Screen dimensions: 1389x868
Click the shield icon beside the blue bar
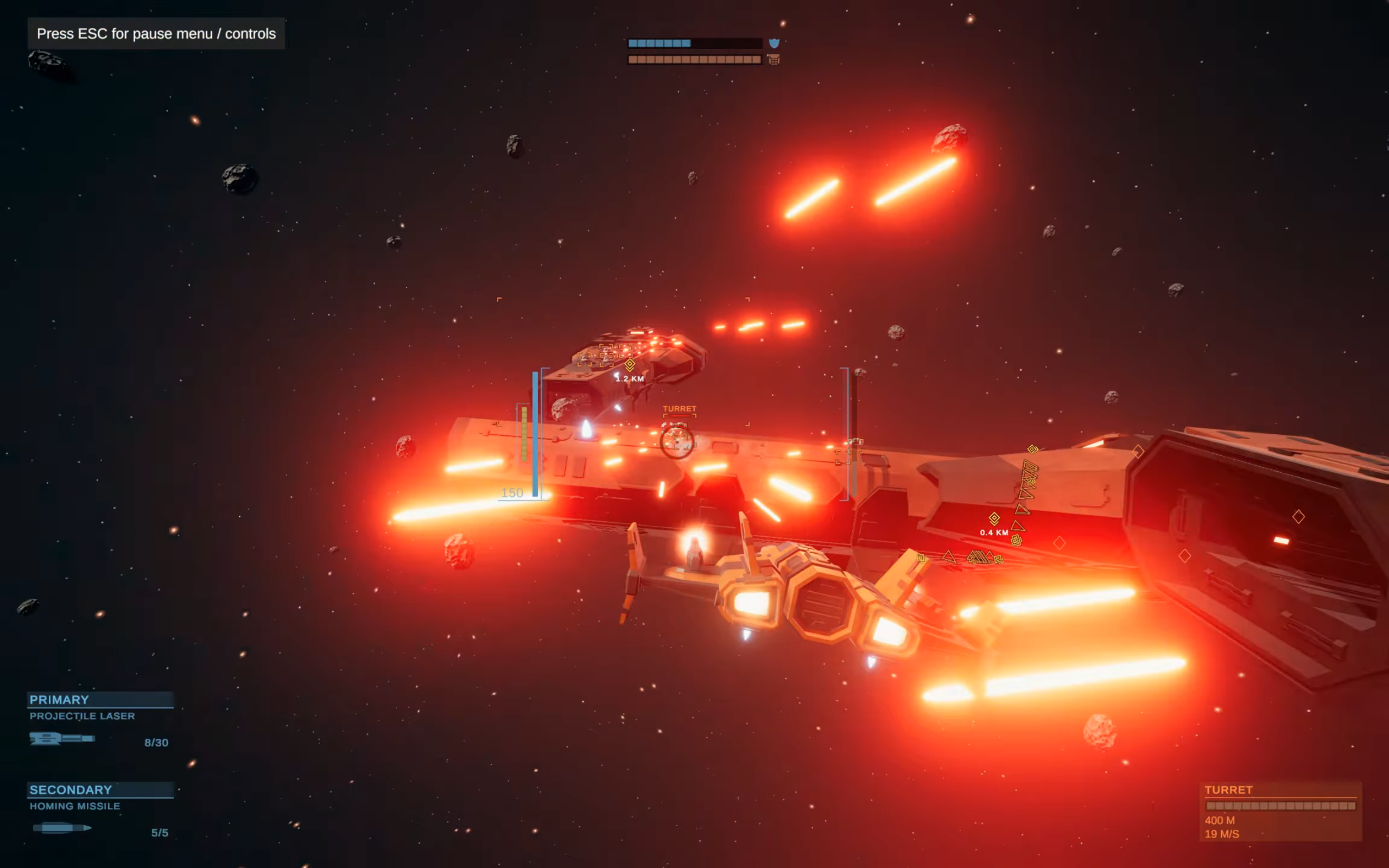click(773, 43)
